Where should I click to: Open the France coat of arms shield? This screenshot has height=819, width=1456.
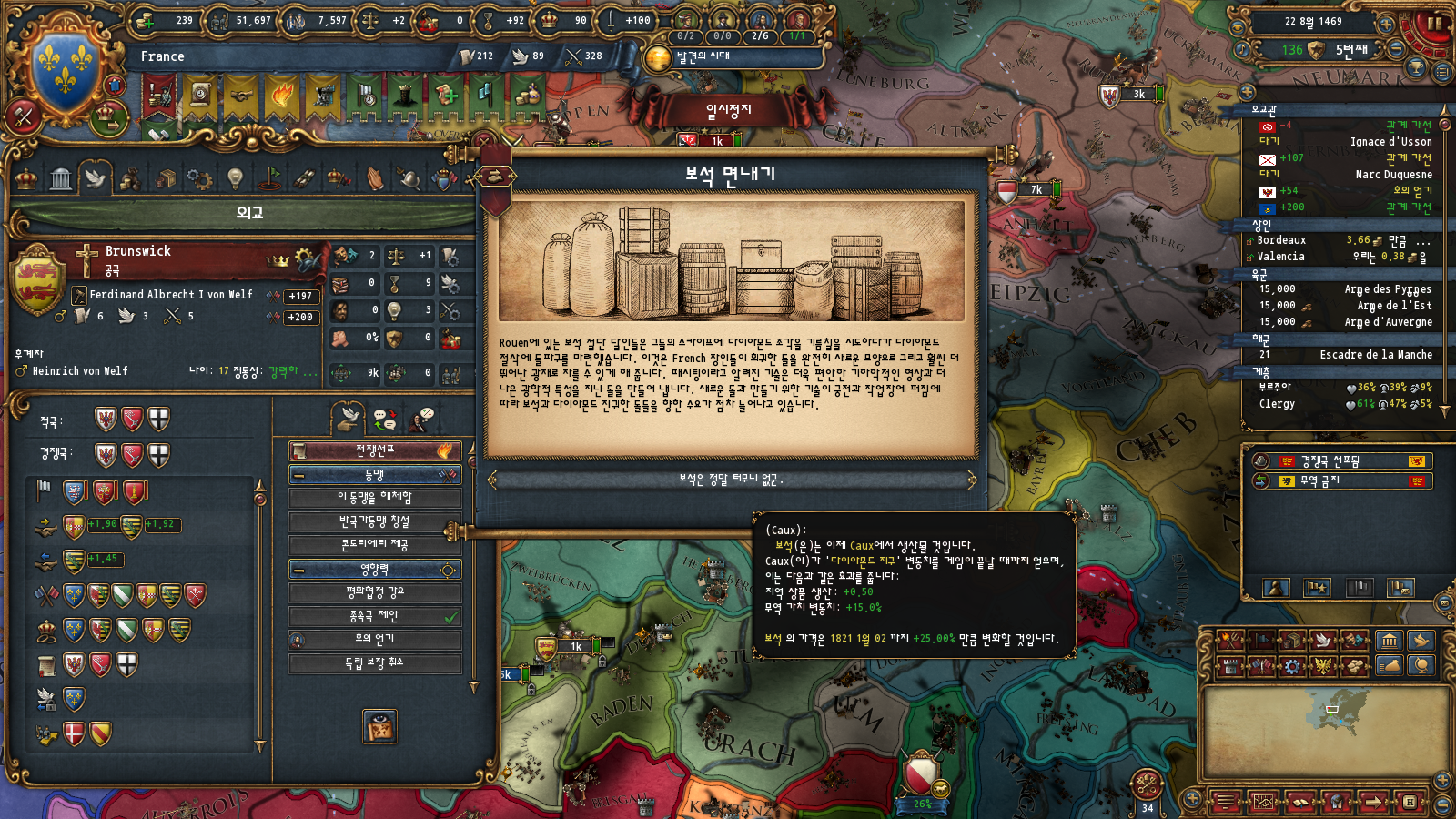tap(66, 64)
